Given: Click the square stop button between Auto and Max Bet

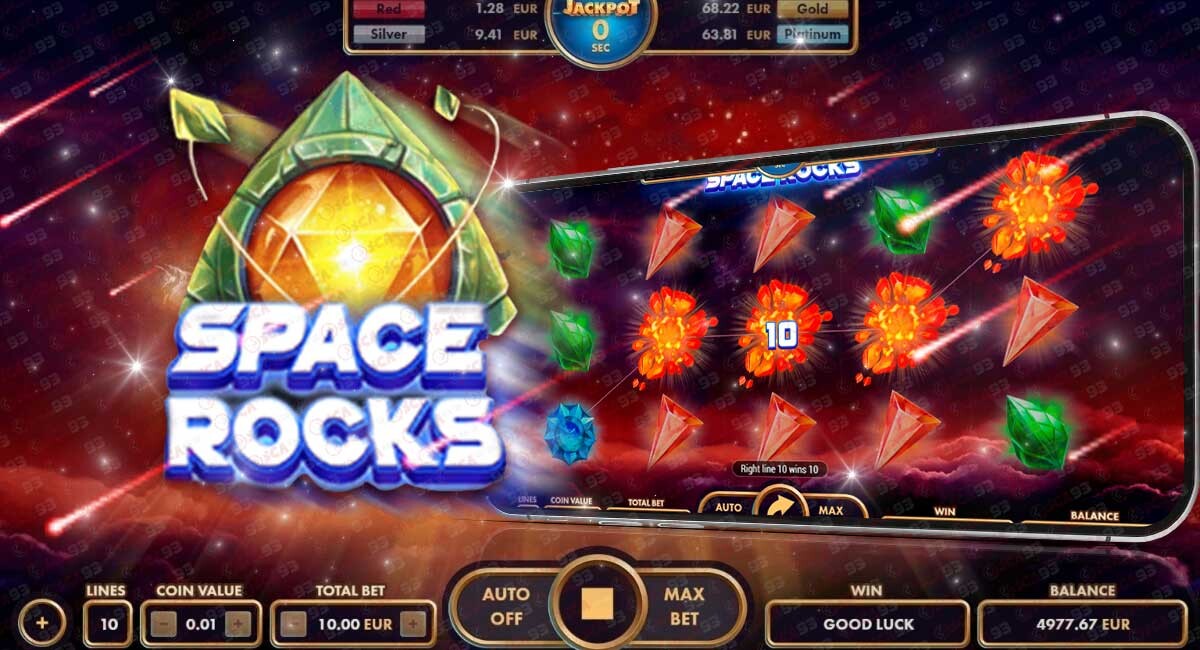Looking at the screenshot, I should pyautogui.click(x=597, y=604).
